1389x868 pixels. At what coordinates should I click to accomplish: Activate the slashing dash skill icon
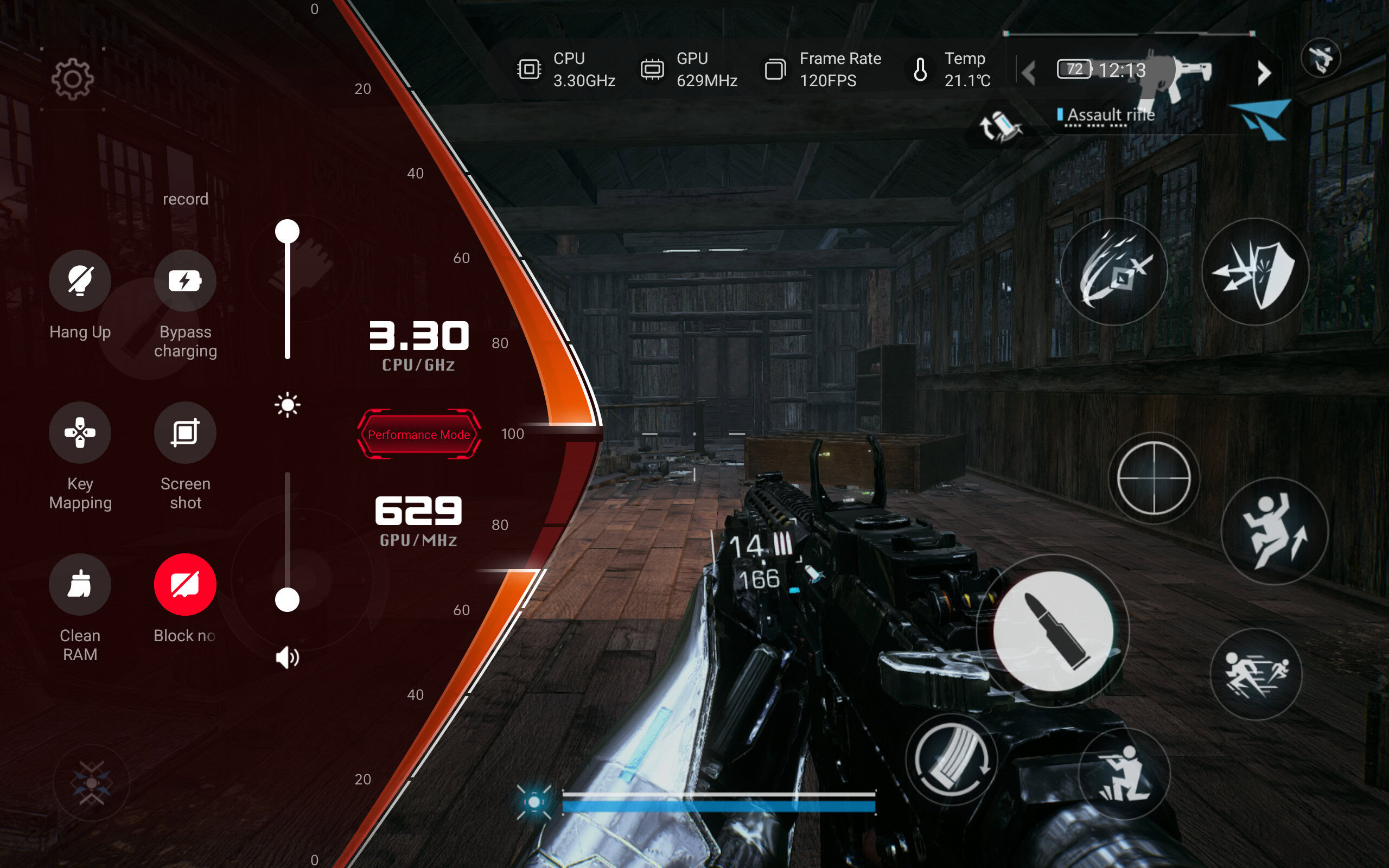[x=1113, y=272]
